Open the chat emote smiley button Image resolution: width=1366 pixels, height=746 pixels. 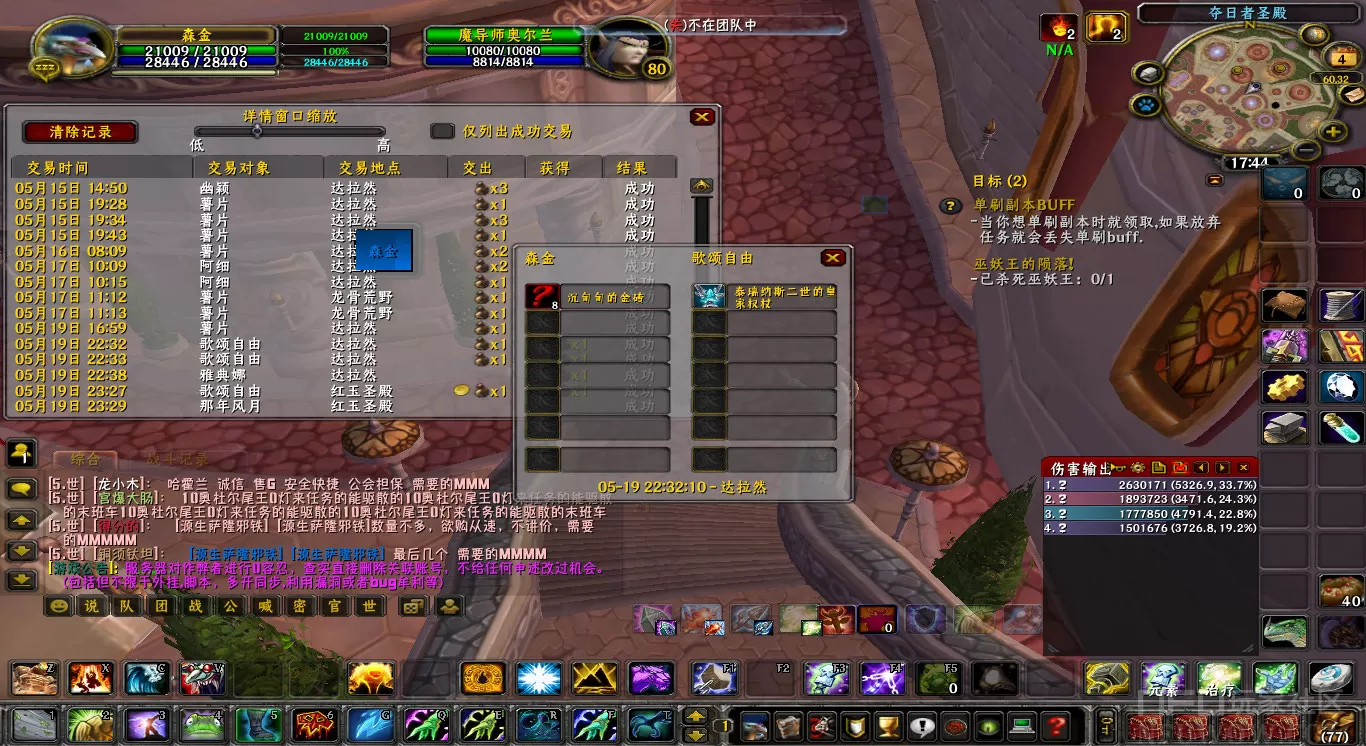tap(59, 606)
